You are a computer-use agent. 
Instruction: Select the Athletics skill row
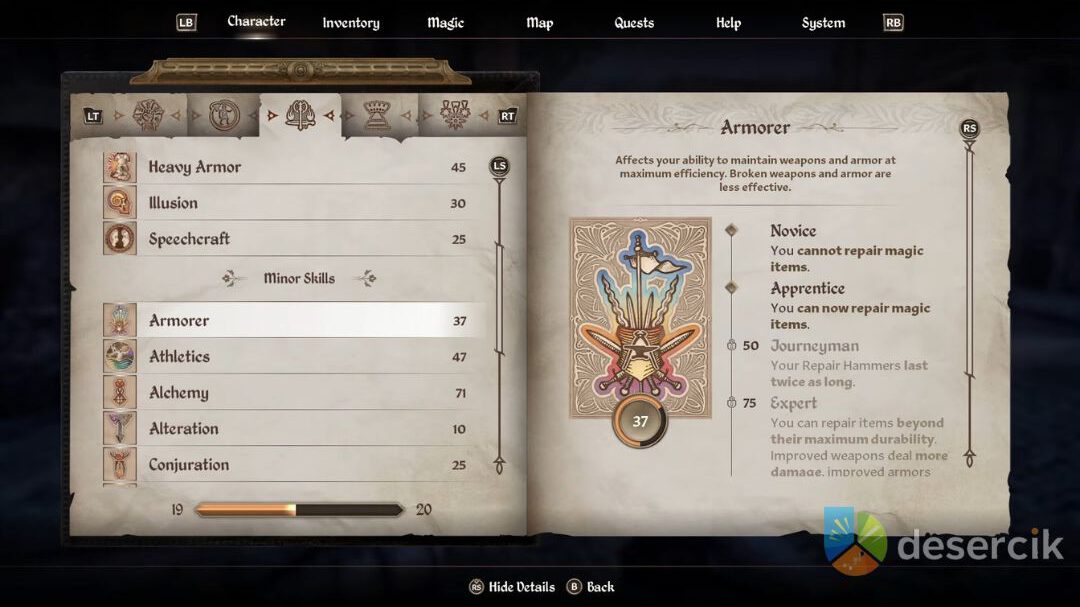(x=290, y=357)
